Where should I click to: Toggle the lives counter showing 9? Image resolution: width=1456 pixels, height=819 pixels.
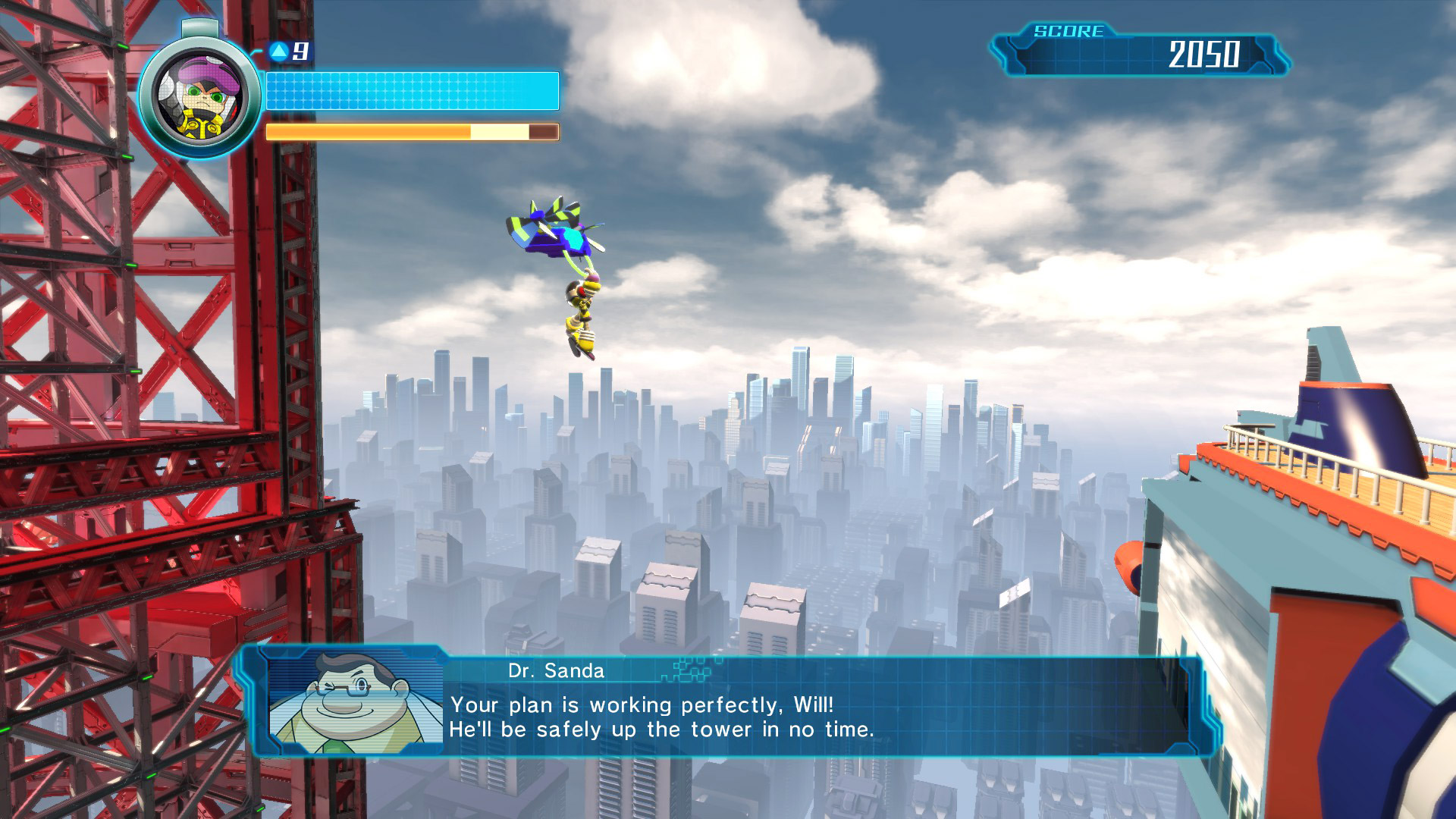pos(299,52)
